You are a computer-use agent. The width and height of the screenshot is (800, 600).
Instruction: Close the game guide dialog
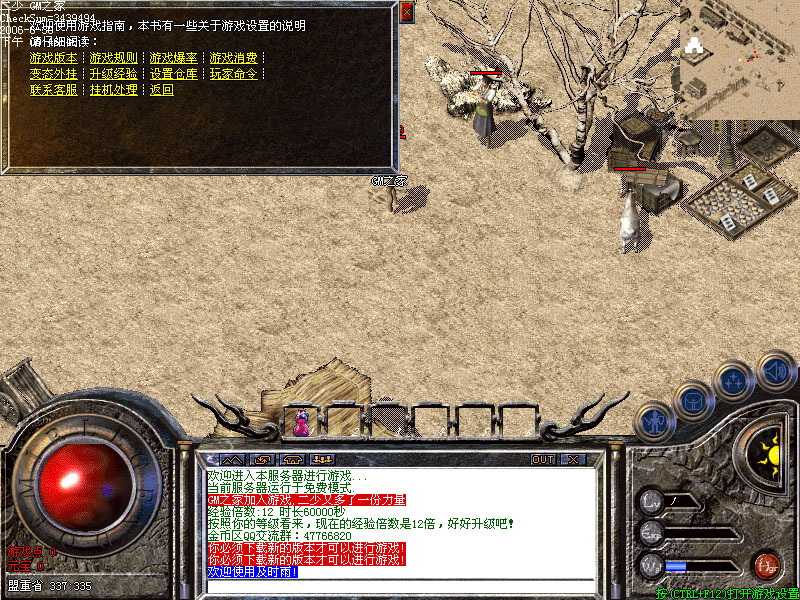pyautogui.click(x=406, y=12)
